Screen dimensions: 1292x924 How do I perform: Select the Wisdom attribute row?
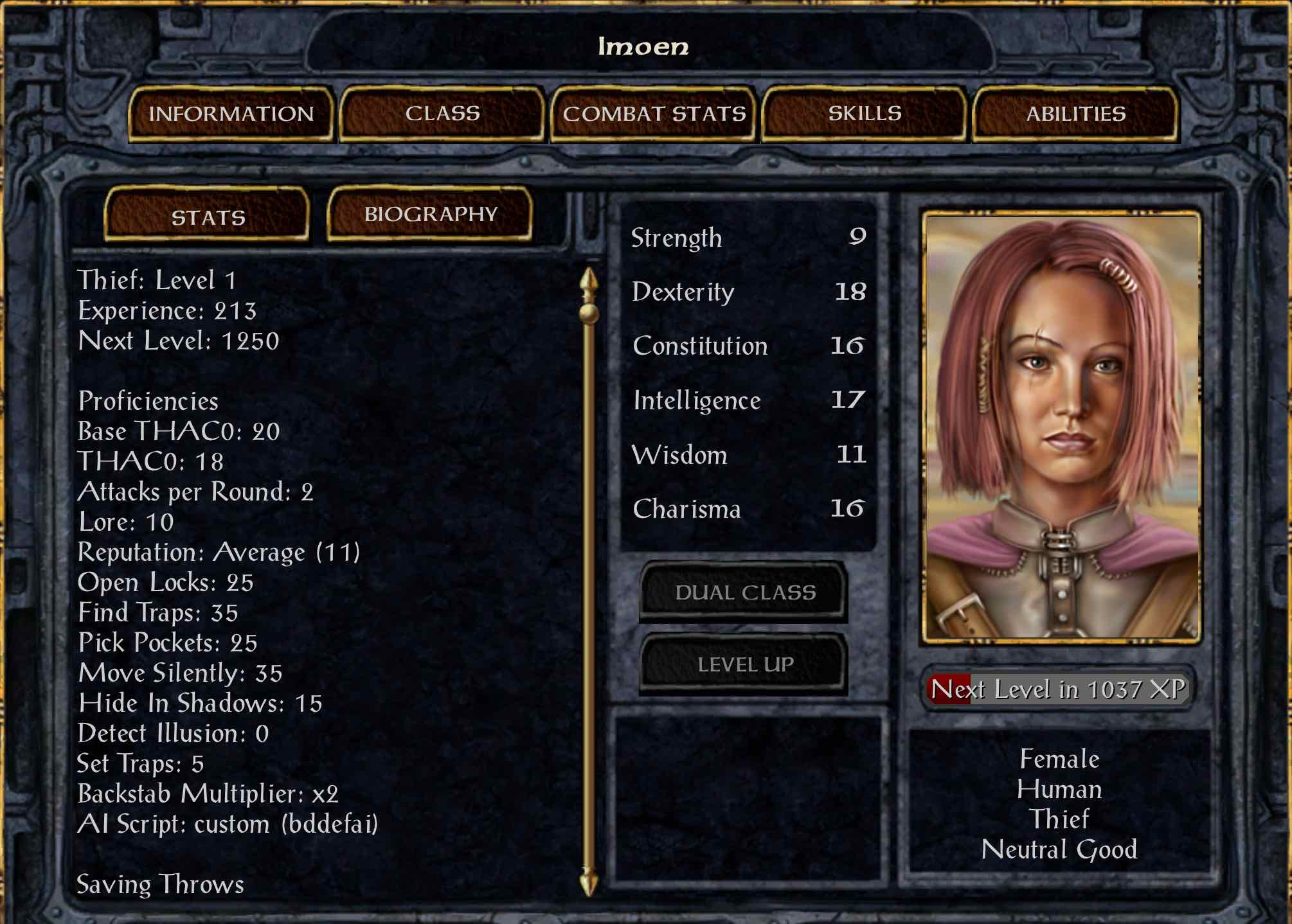point(748,455)
